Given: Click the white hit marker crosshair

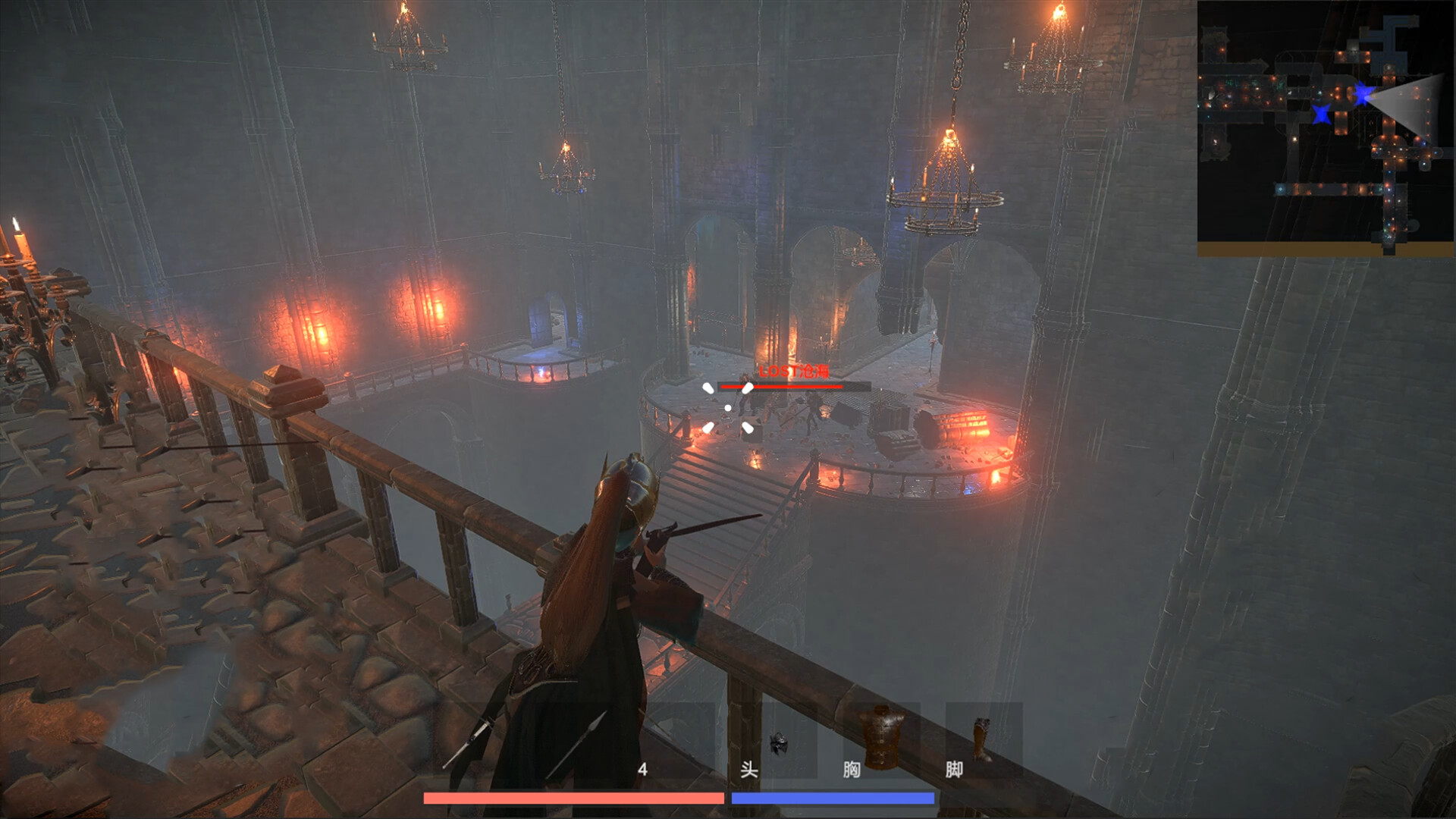Looking at the screenshot, I should pyautogui.click(x=728, y=408).
